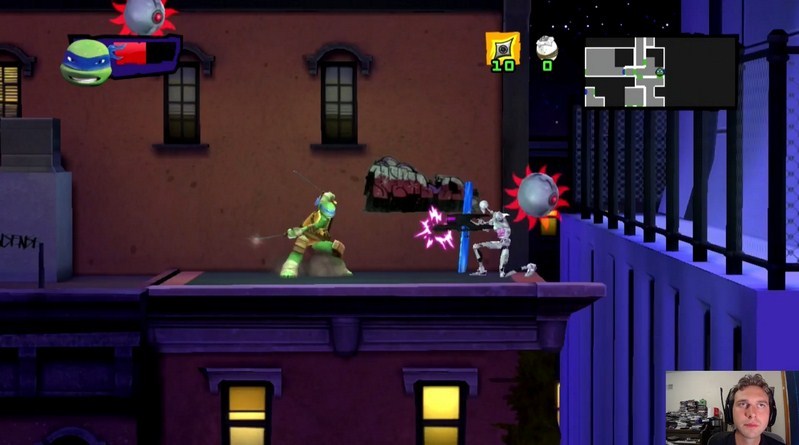The image size is (799, 445).
Task: Click Leonardo's turtle portrait
Action: point(84,61)
